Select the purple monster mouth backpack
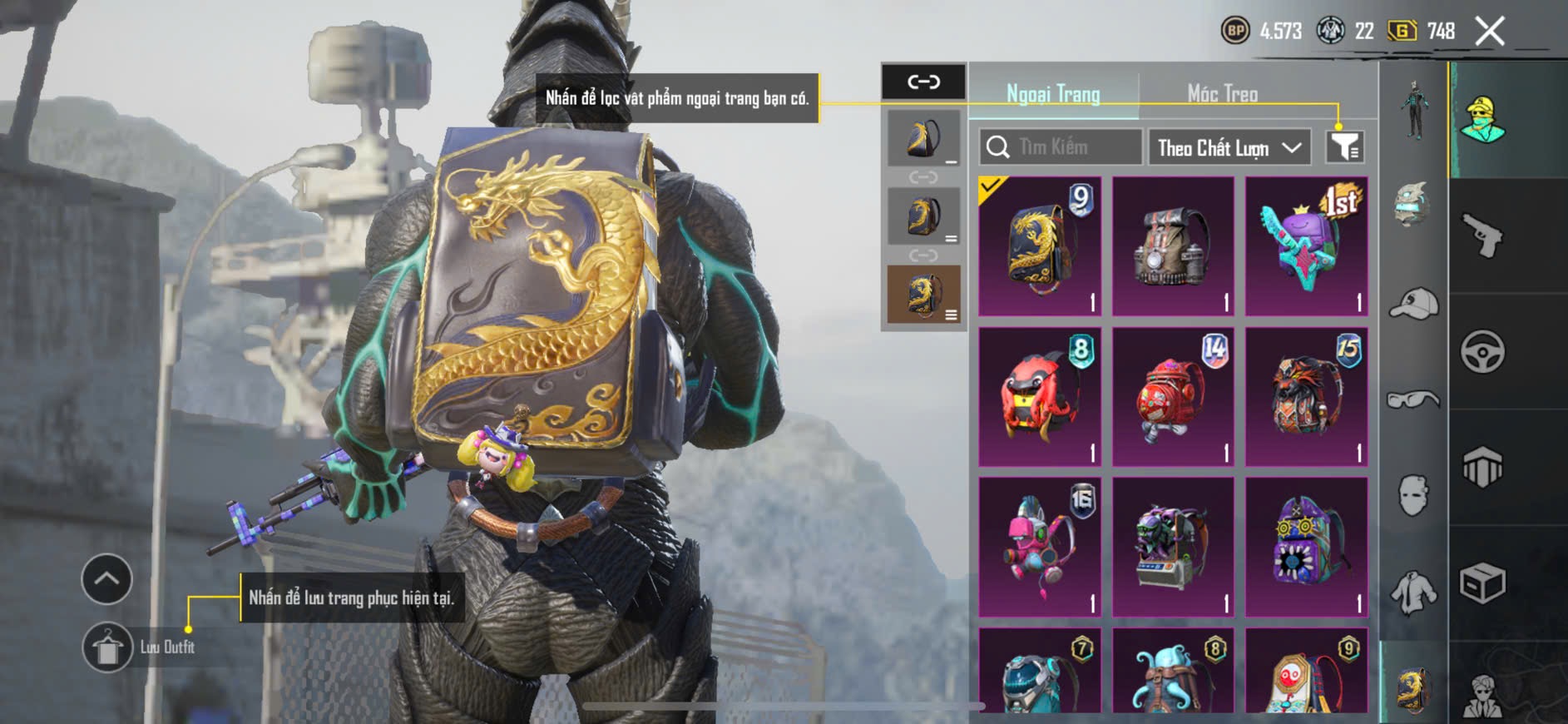 point(1306,547)
